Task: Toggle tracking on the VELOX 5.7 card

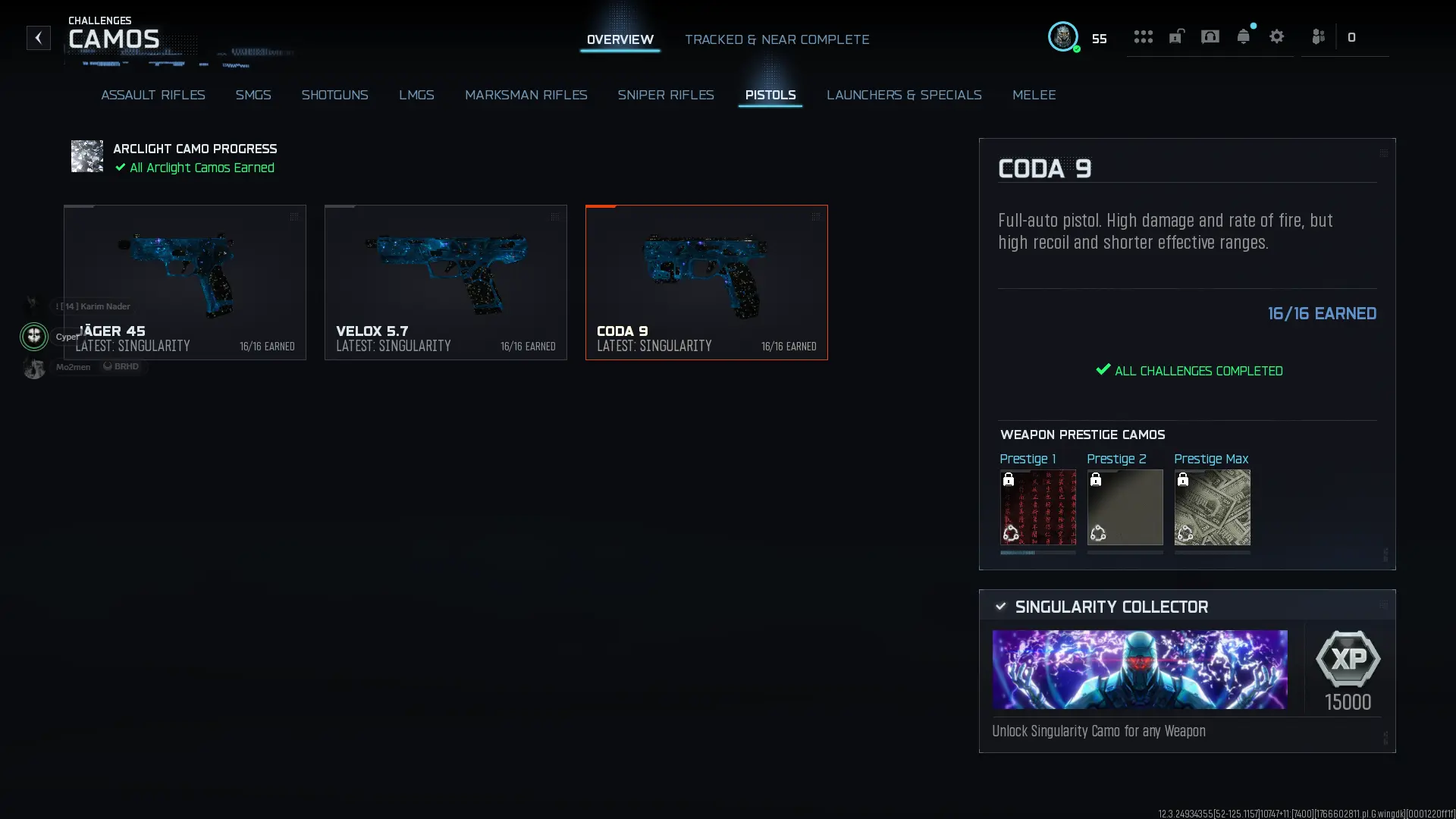Action: click(x=555, y=217)
